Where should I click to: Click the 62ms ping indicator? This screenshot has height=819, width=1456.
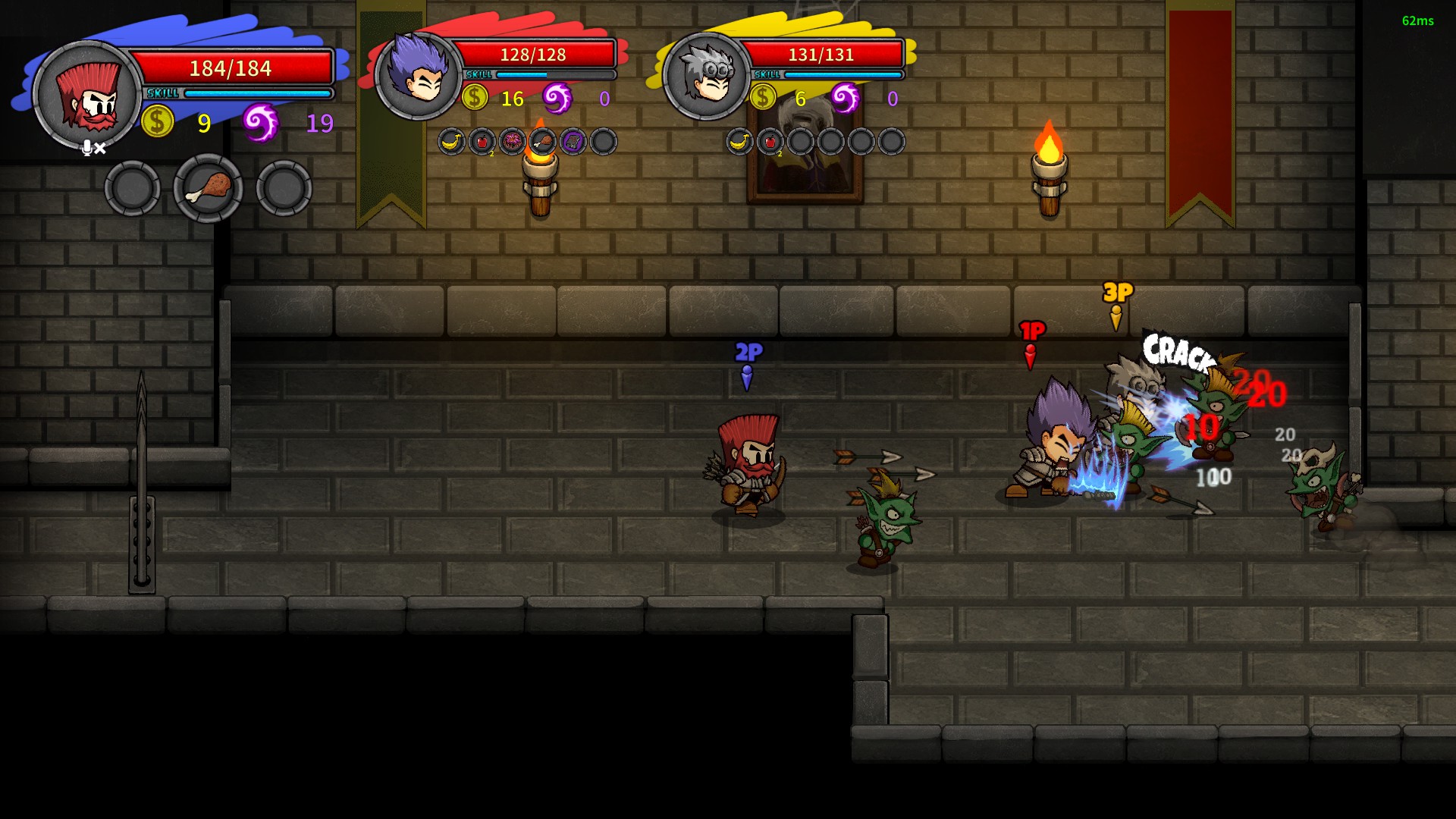click(1417, 22)
